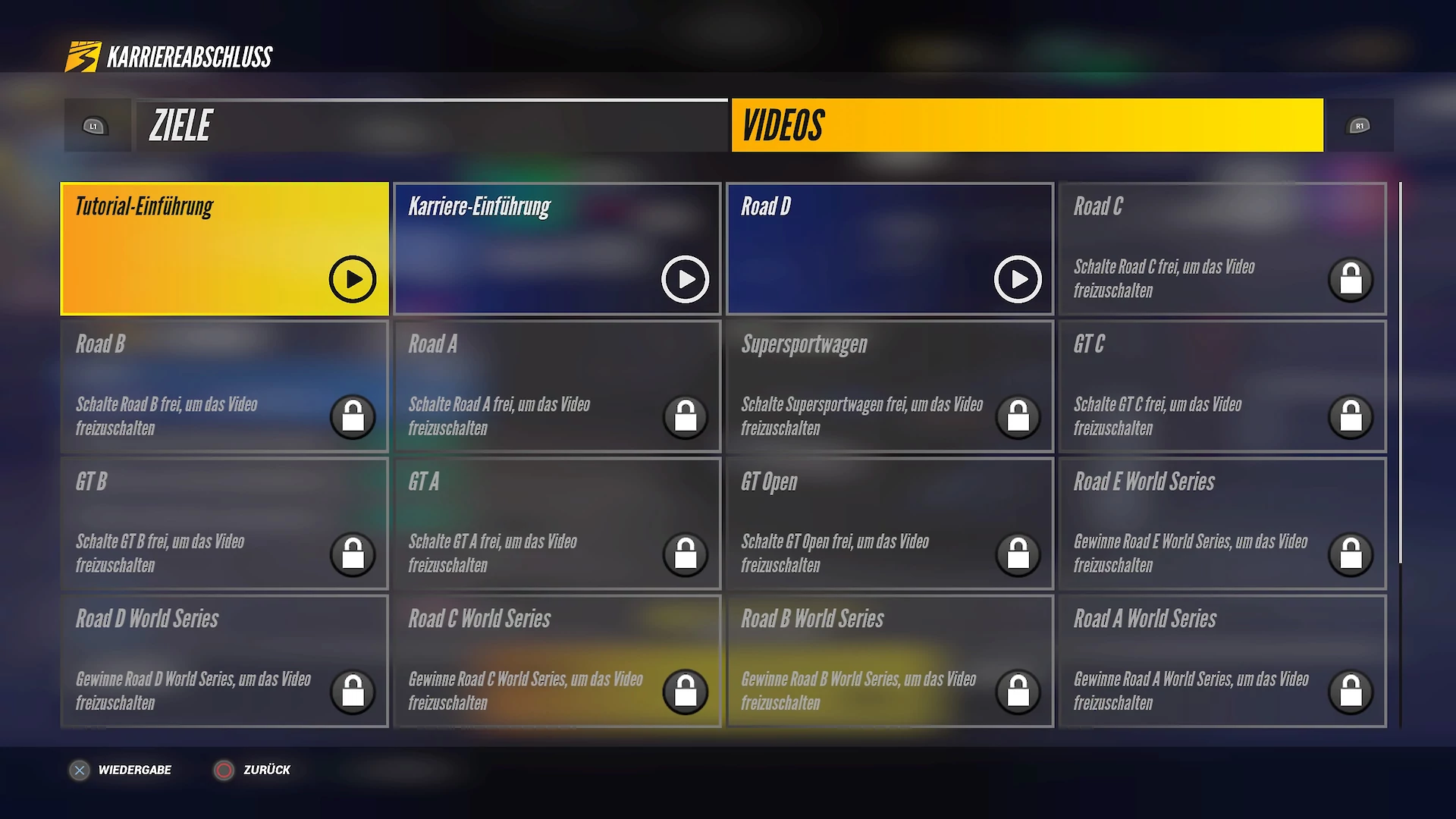Open the Karriere-Einführung video tile
Image resolution: width=1456 pixels, height=819 pixels.
click(557, 249)
